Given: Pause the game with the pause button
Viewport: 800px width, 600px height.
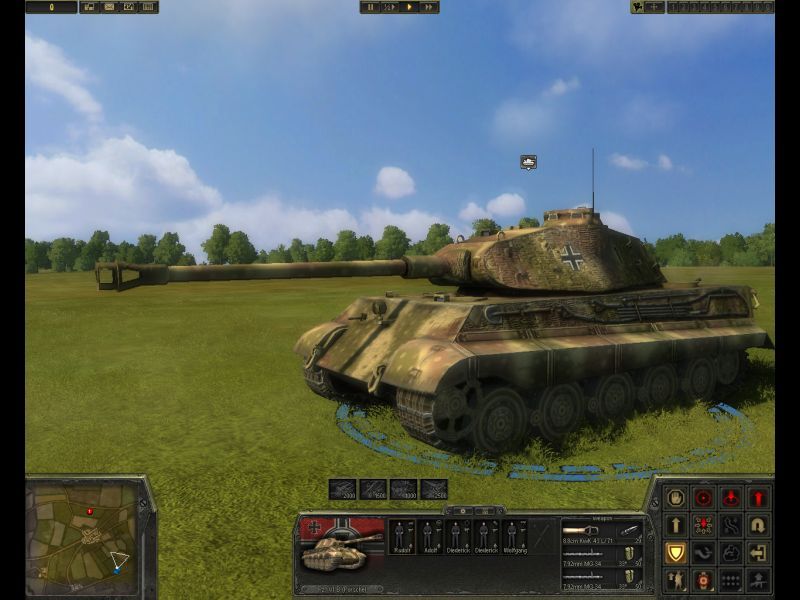Looking at the screenshot, I should point(371,7).
